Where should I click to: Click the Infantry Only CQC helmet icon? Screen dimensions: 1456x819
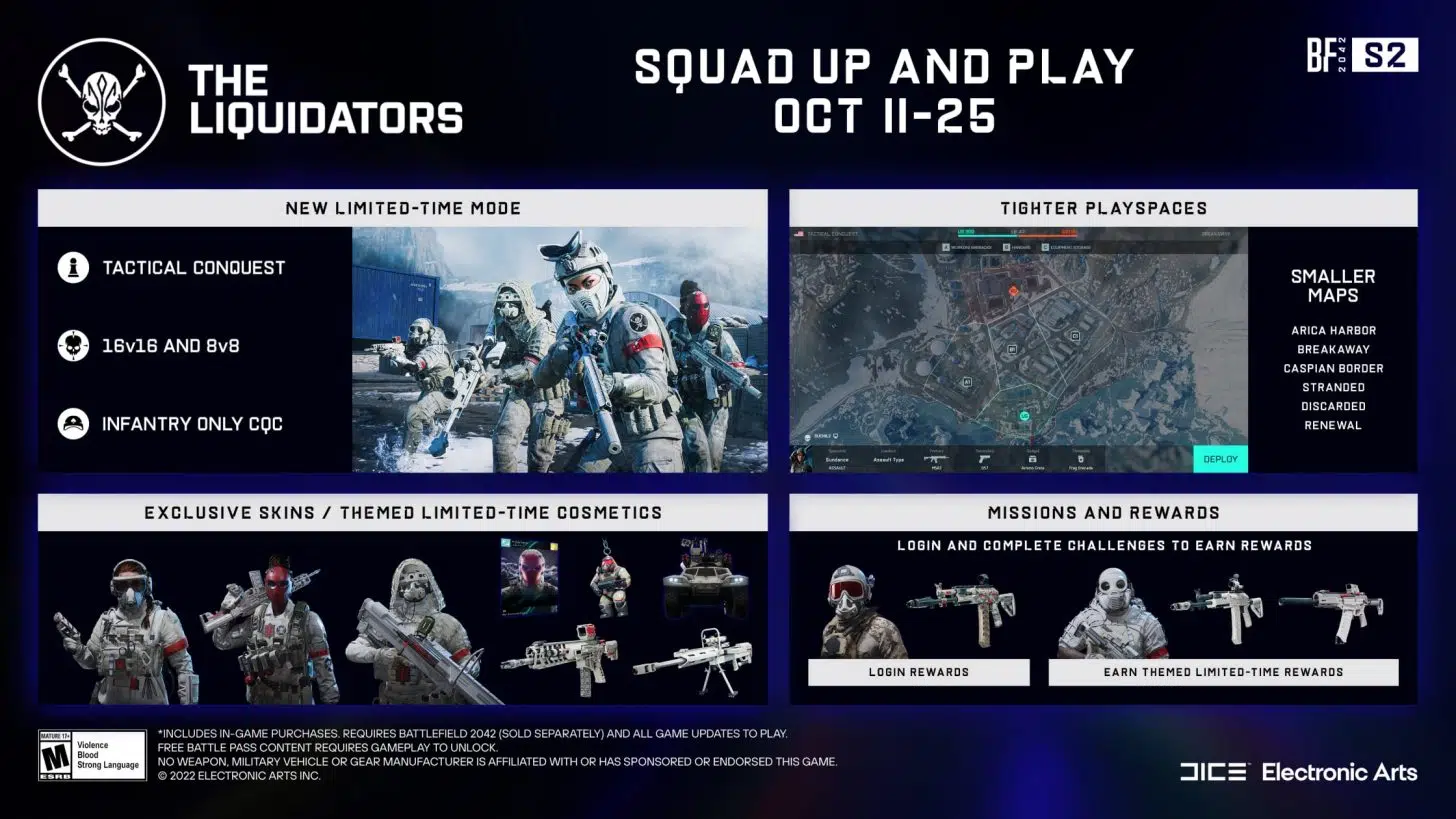click(x=72, y=424)
